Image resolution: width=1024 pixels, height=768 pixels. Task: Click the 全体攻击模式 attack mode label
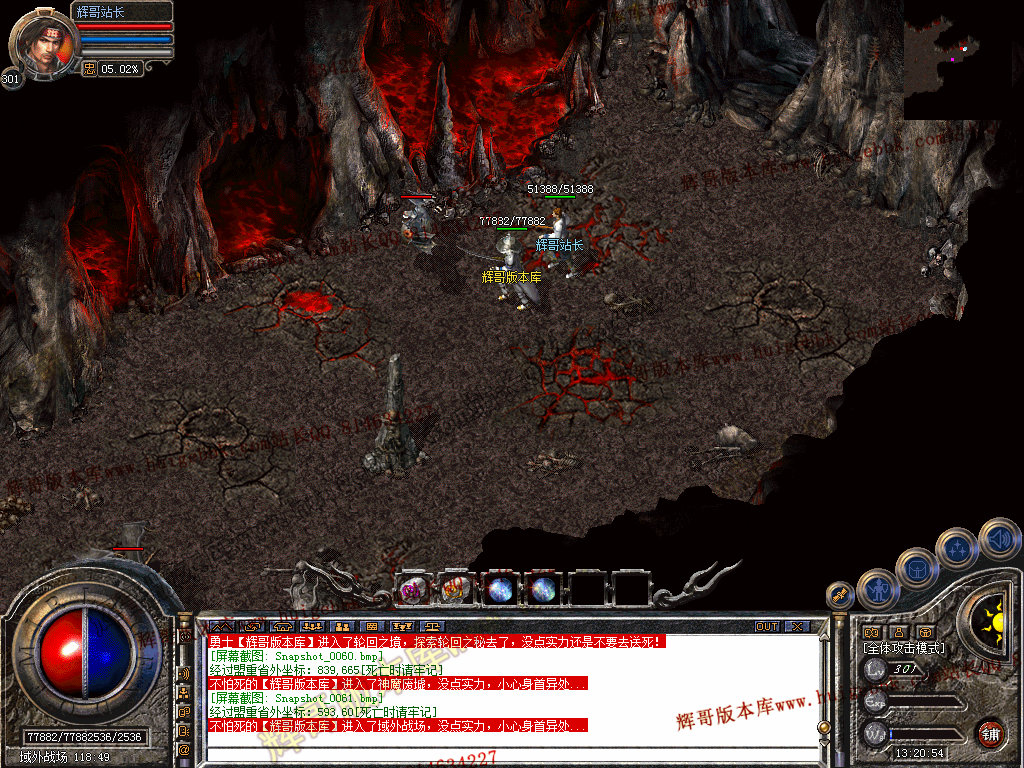pos(903,648)
